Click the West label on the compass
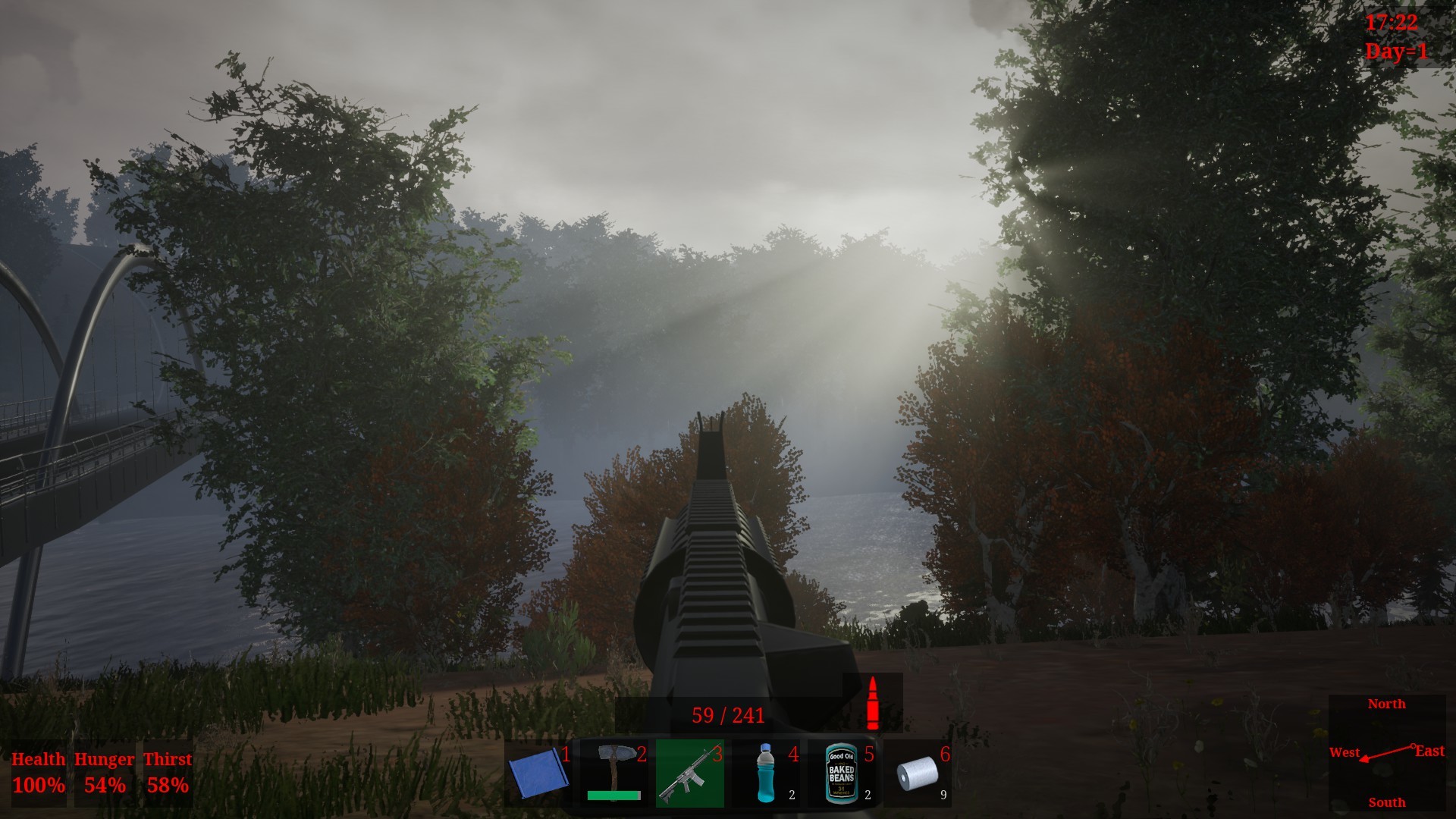 1345,753
